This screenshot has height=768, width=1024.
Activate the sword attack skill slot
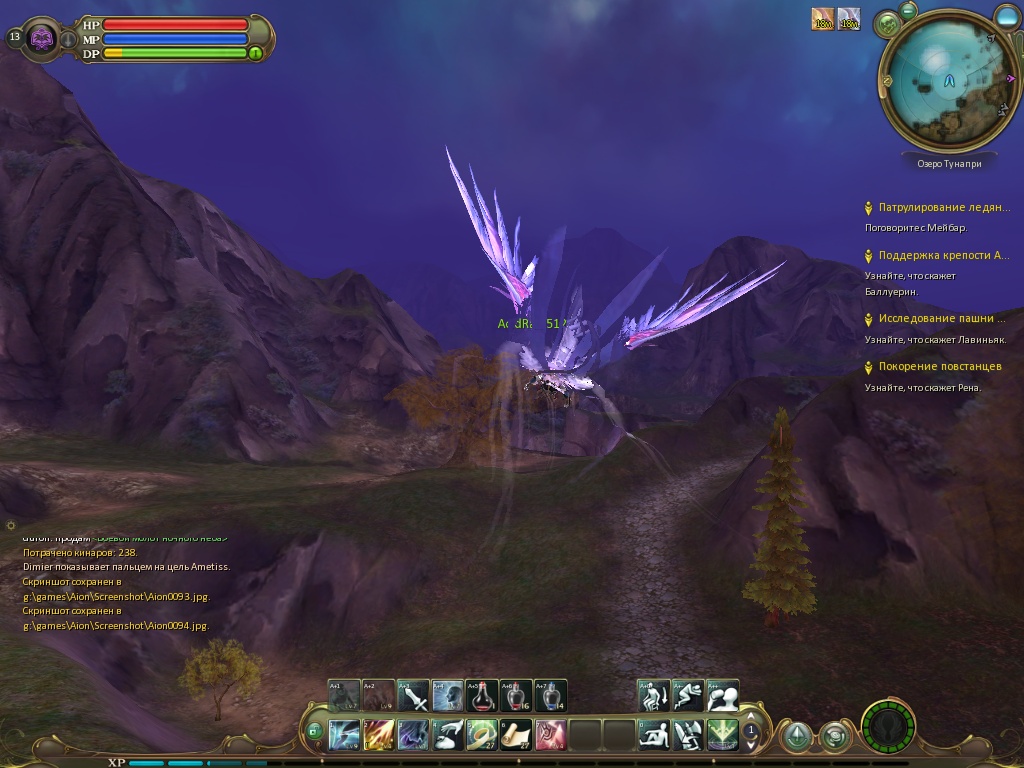[413, 695]
